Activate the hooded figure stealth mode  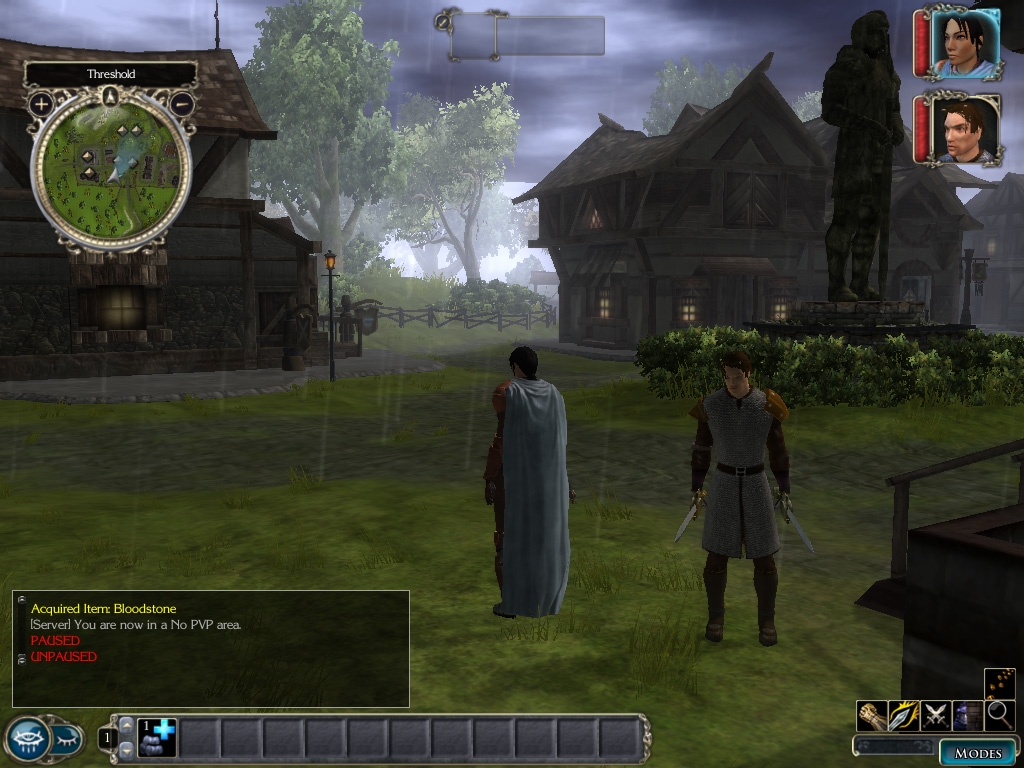[967, 716]
